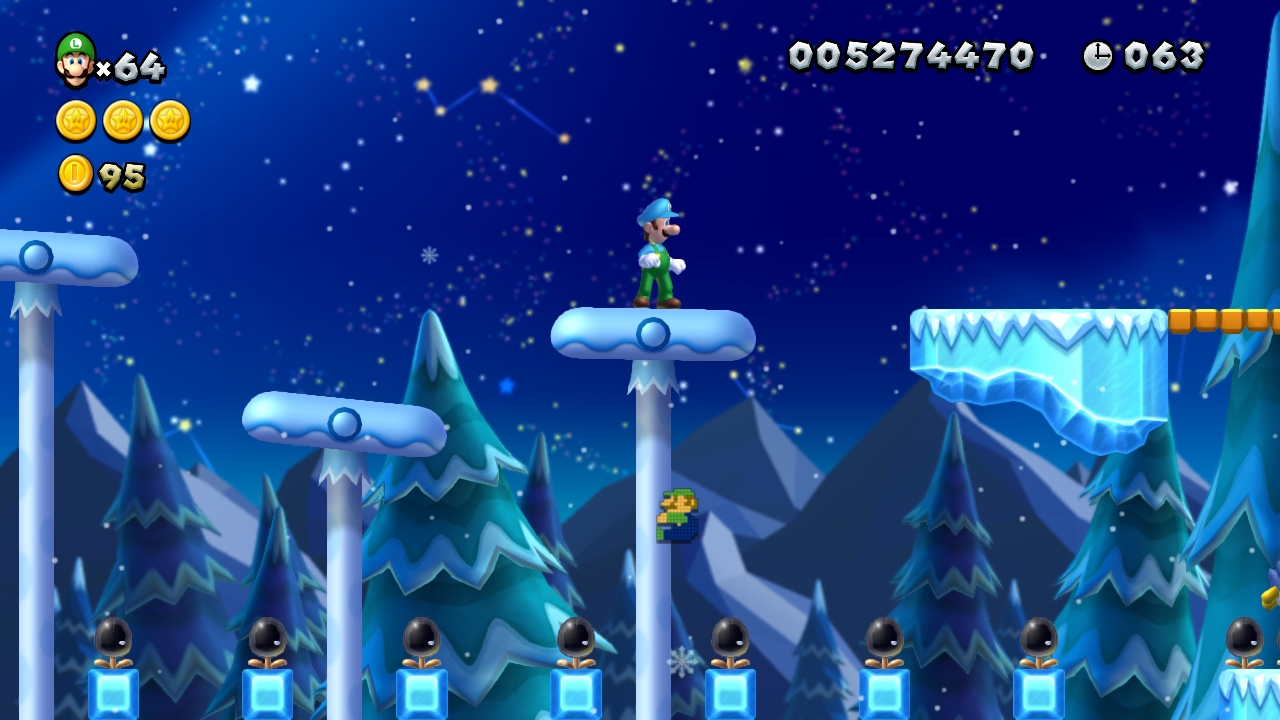Image resolution: width=1280 pixels, height=720 pixels.
Task: Select the pixel-art Luigi sprite
Action: pyautogui.click(x=676, y=517)
